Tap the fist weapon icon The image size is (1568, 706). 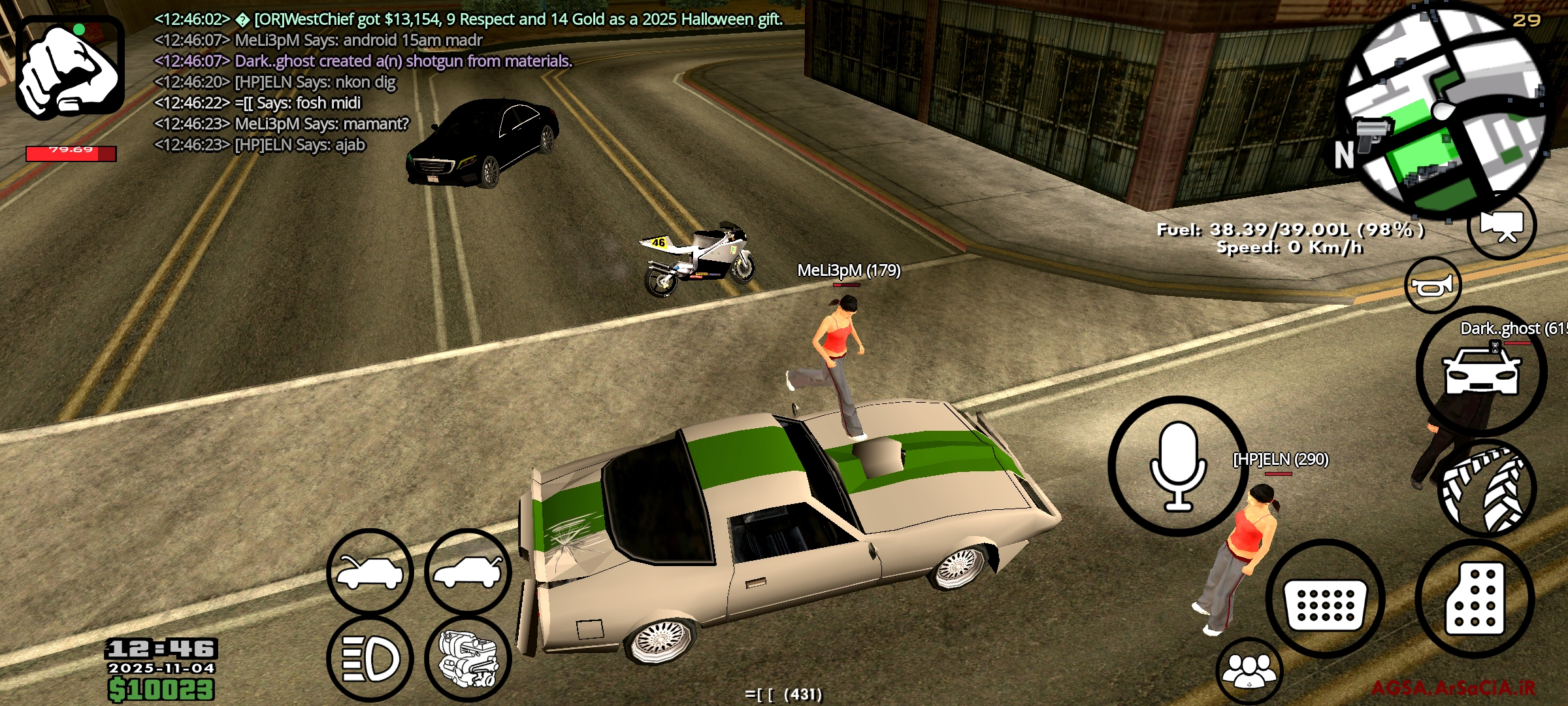pyautogui.click(x=70, y=67)
